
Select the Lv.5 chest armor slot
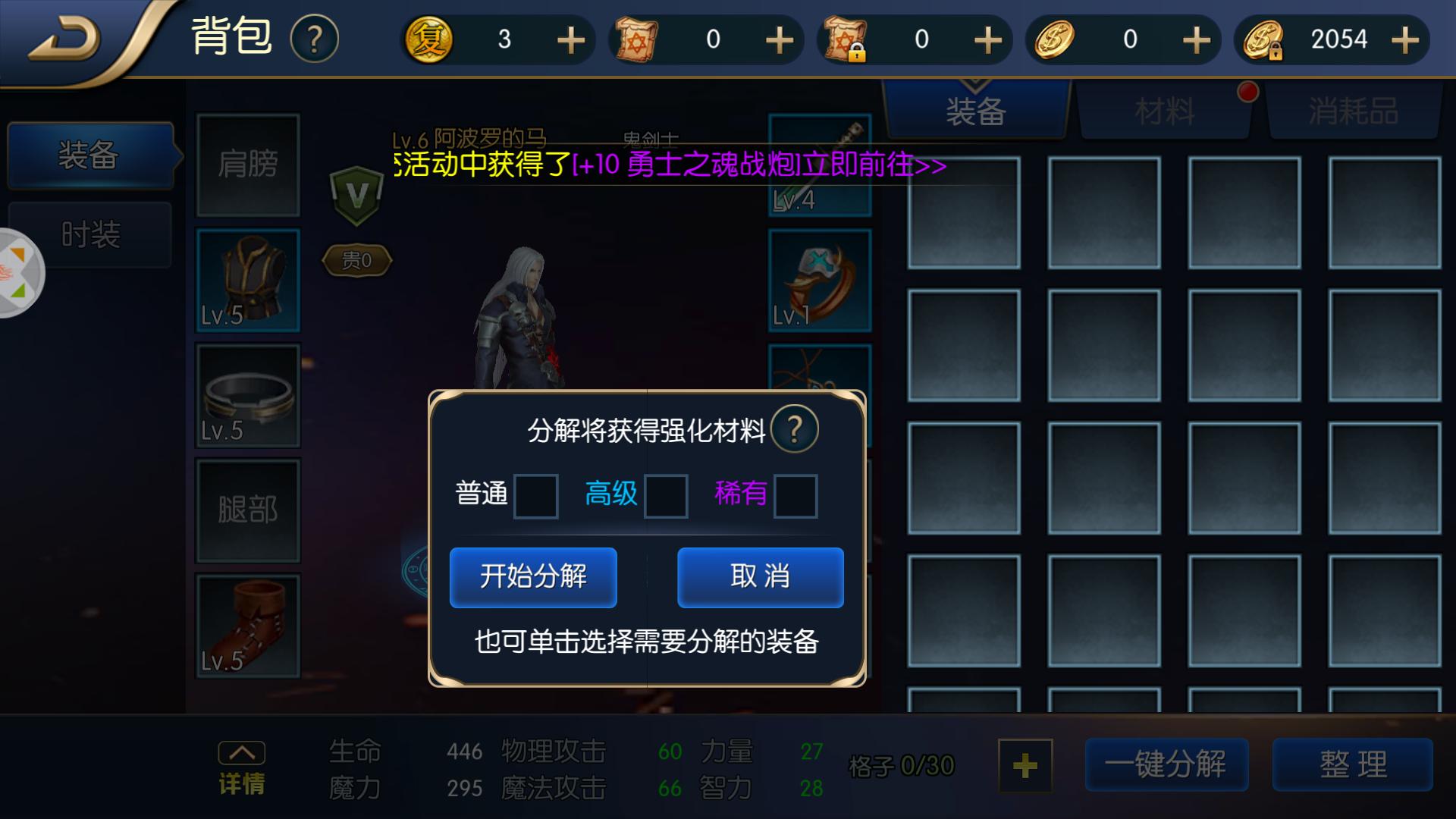point(247,281)
